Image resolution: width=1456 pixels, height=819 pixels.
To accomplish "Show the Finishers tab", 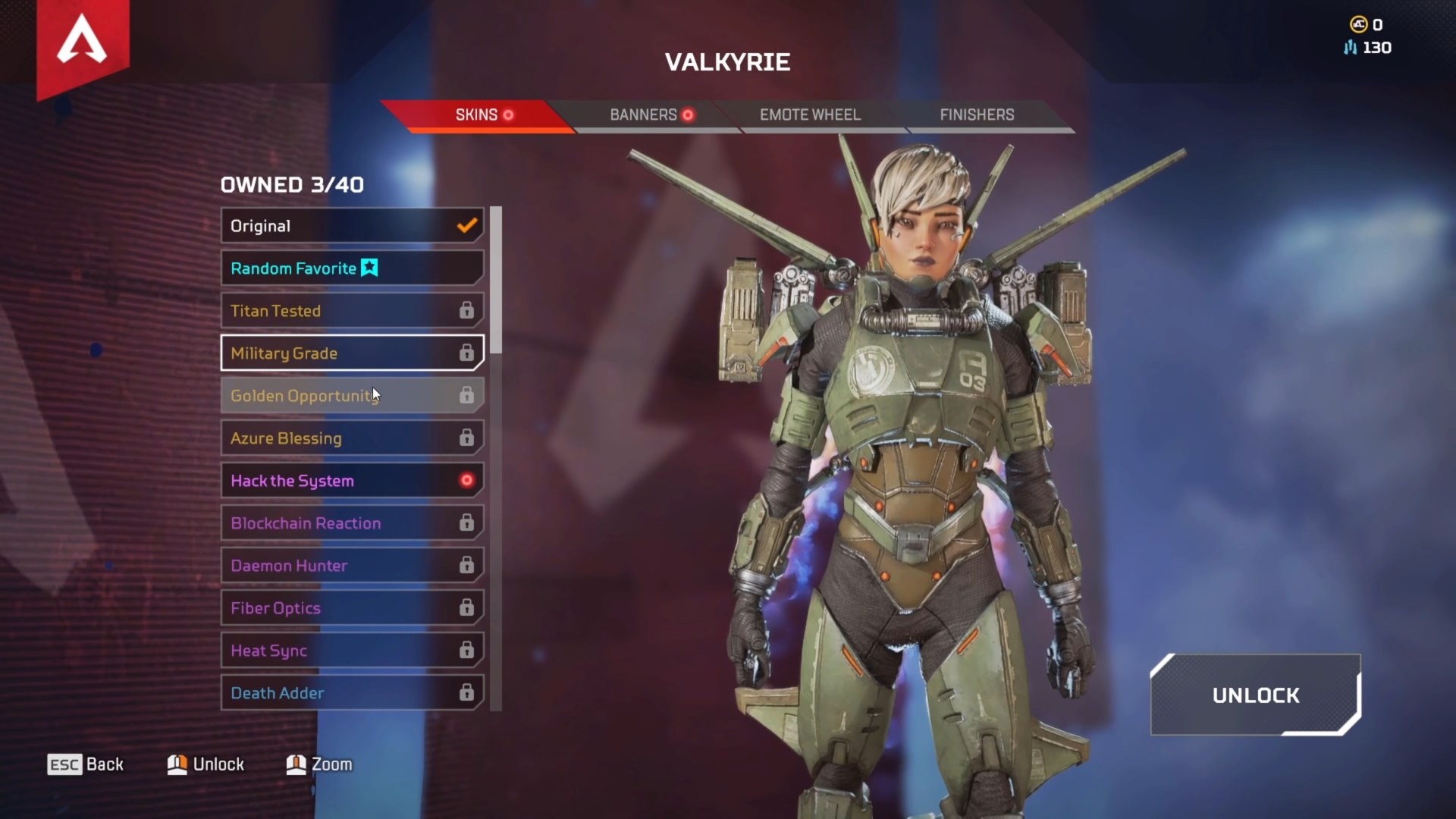I will [977, 115].
